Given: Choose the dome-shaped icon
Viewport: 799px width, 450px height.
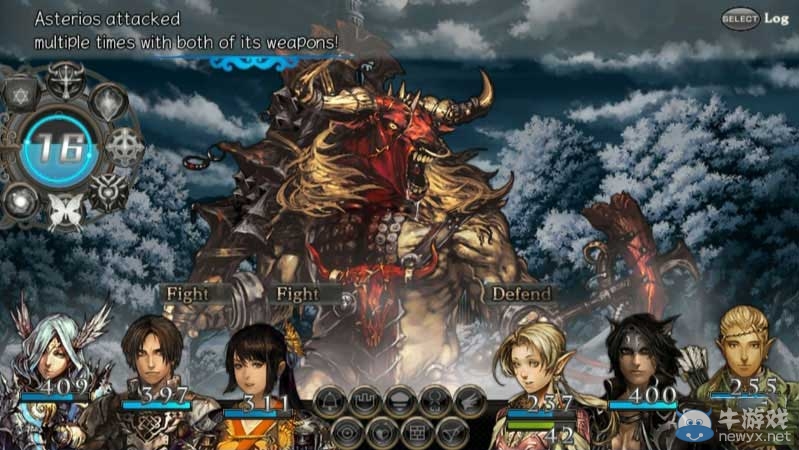Looking at the screenshot, I should pyautogui.click(x=400, y=402).
